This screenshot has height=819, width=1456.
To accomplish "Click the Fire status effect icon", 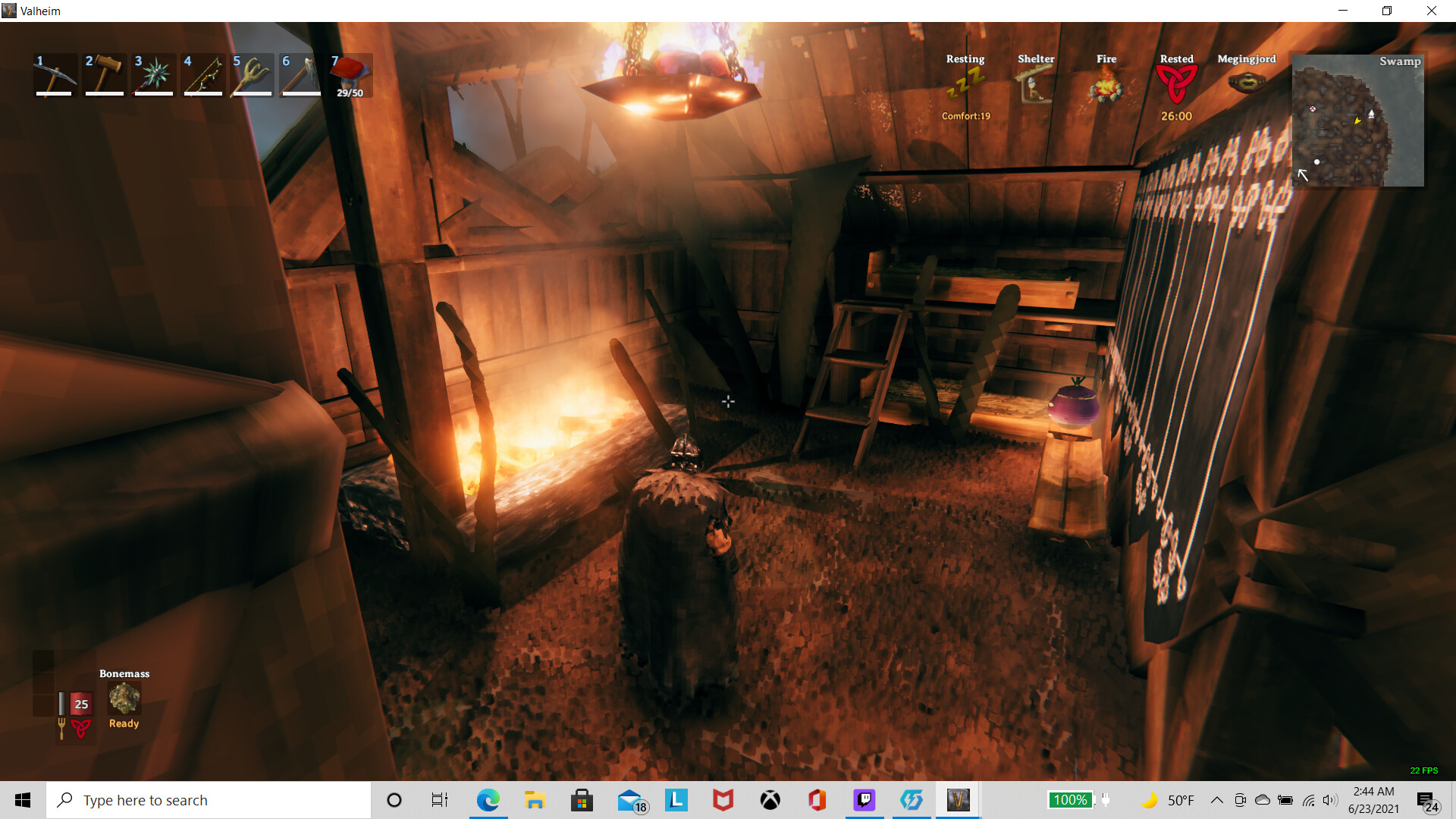I will click(1106, 86).
